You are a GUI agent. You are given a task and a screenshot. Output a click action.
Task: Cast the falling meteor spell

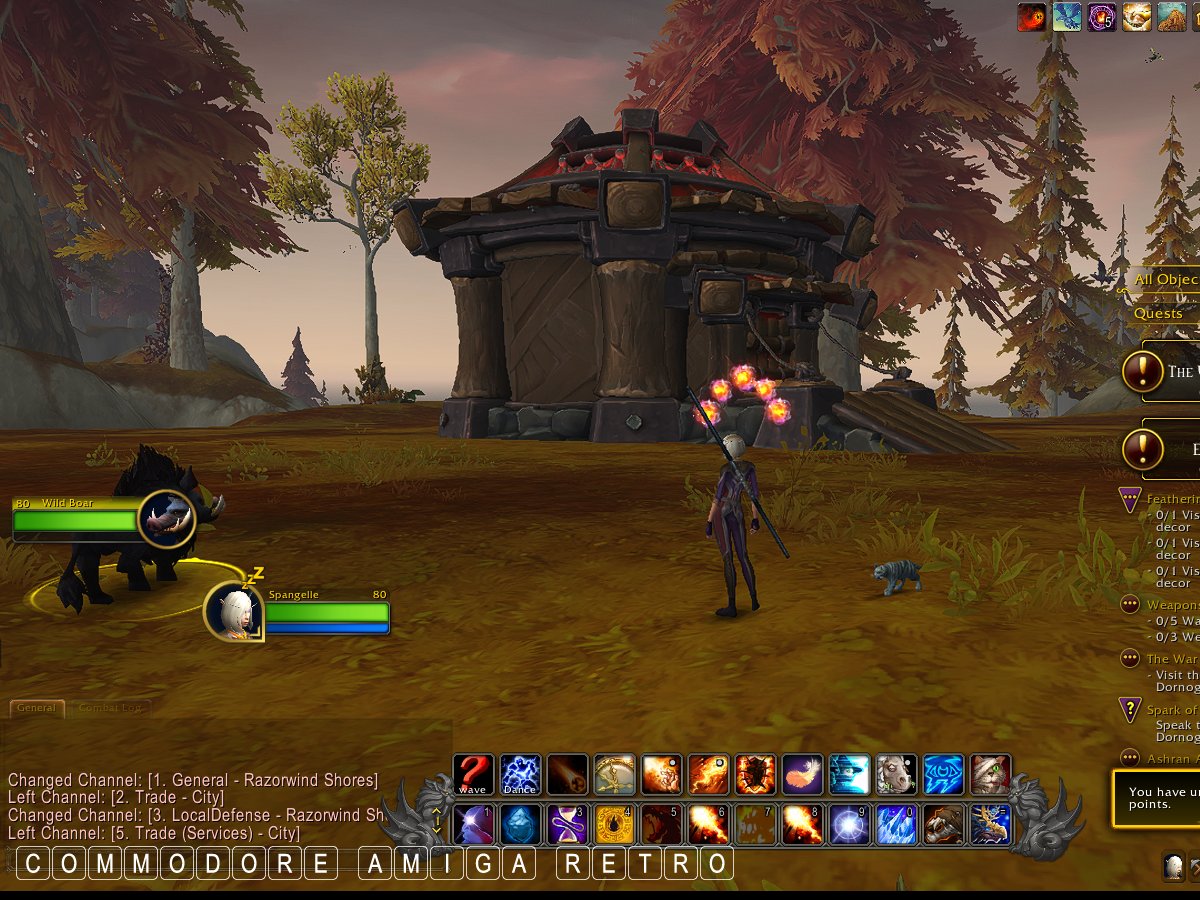coord(567,775)
